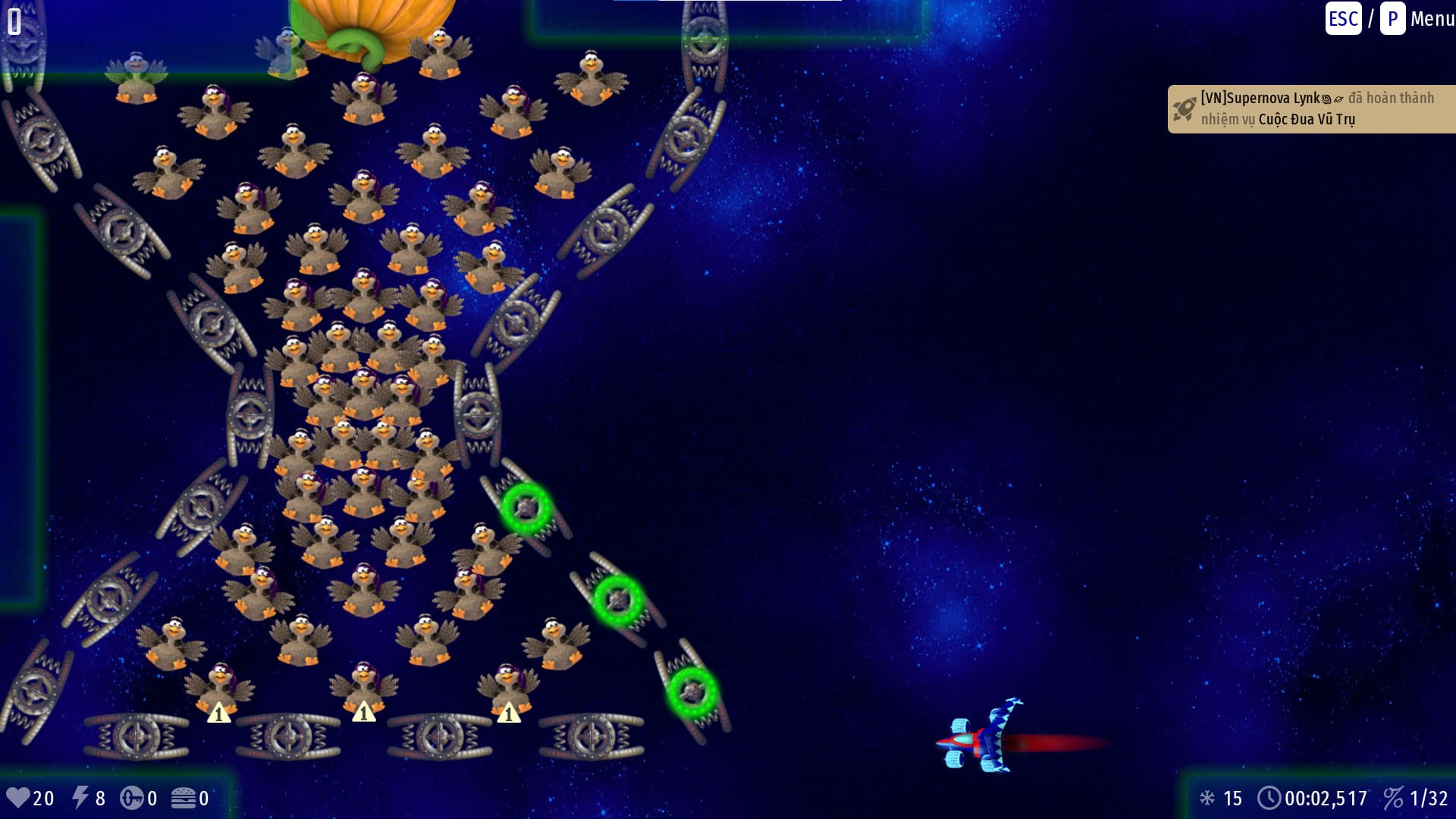1456x819 pixels.
Task: Open the Menu
Action: coord(1432,19)
